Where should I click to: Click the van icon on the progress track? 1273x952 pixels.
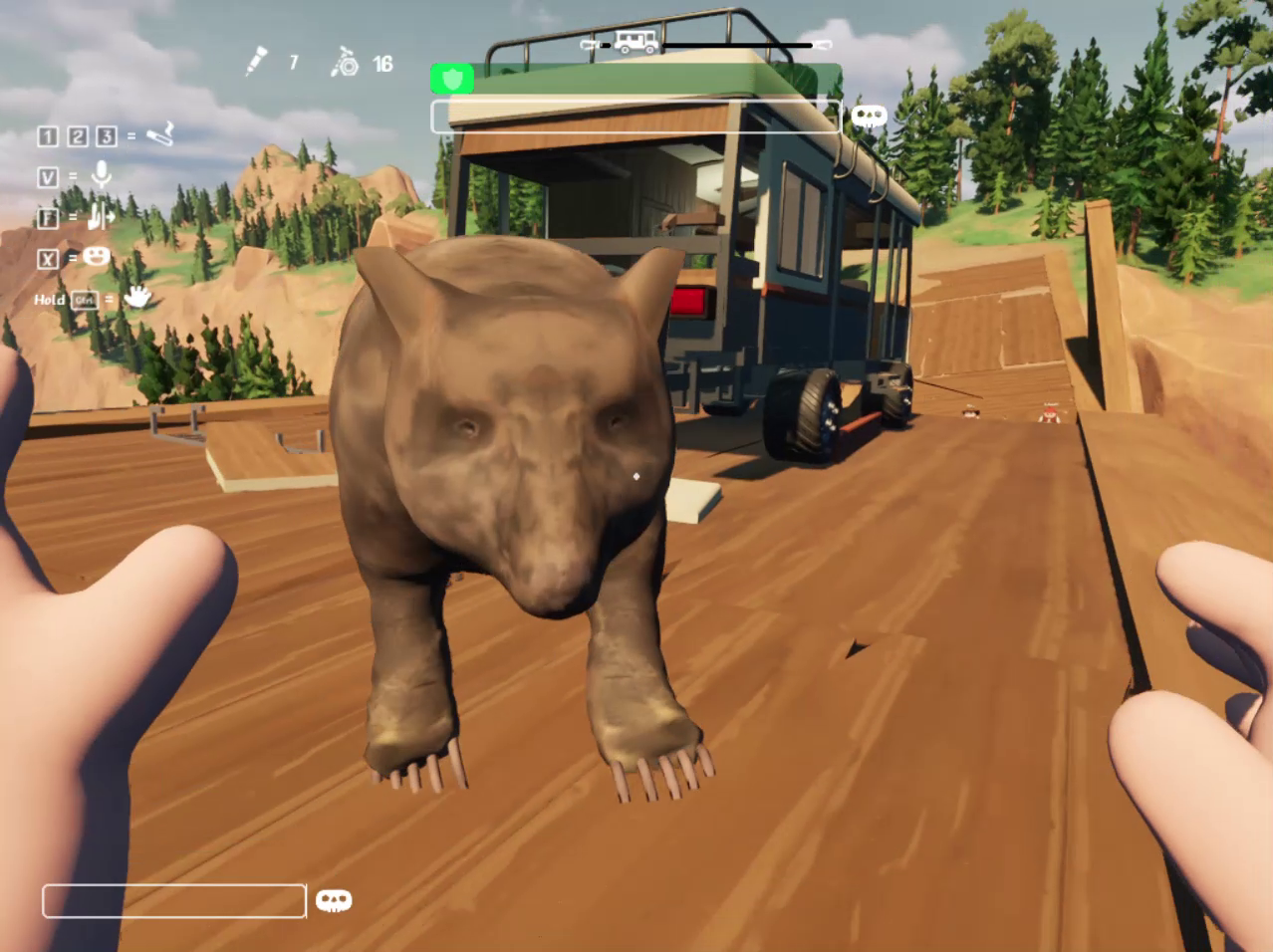point(636,42)
